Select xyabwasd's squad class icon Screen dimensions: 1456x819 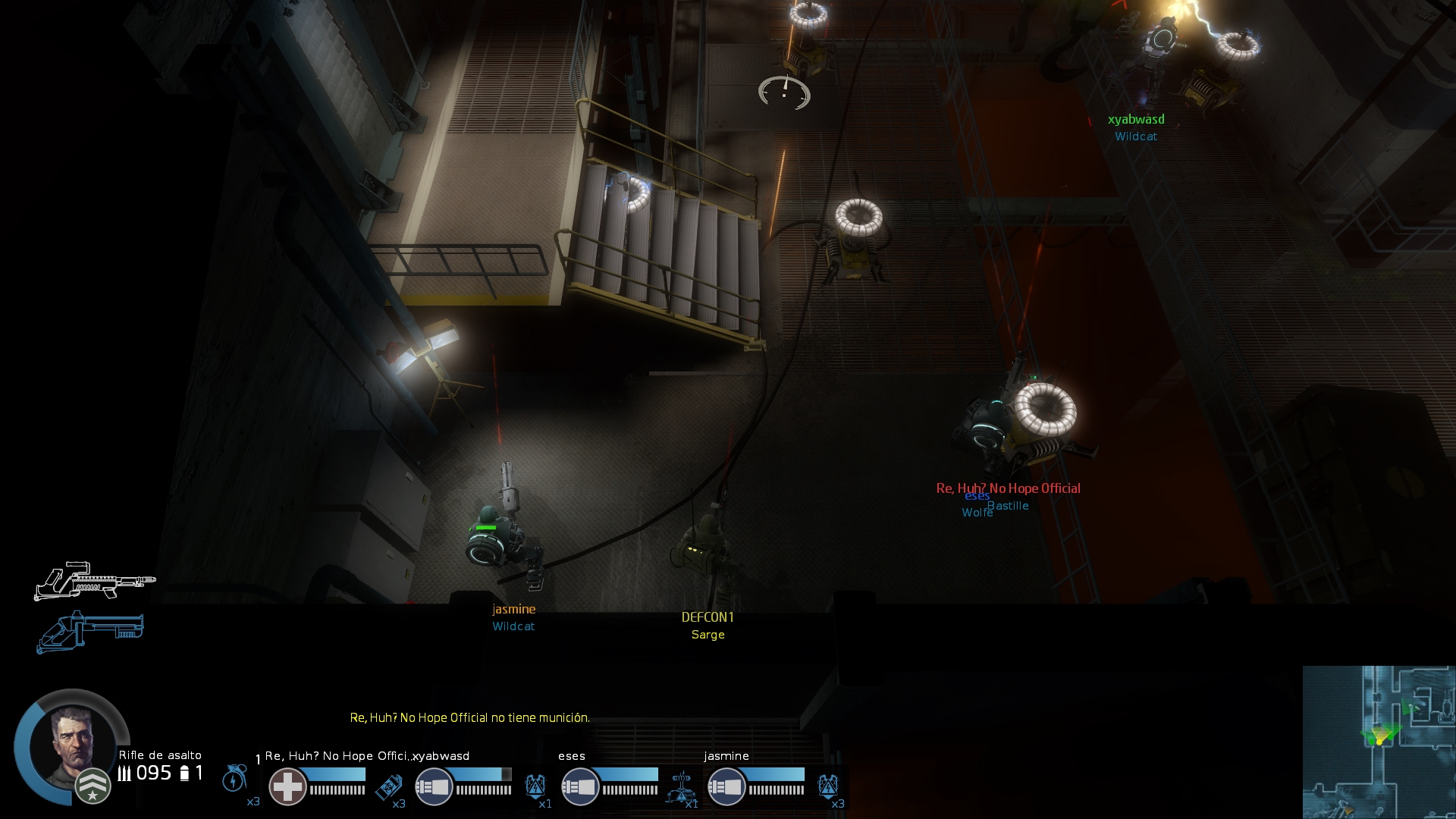click(433, 787)
